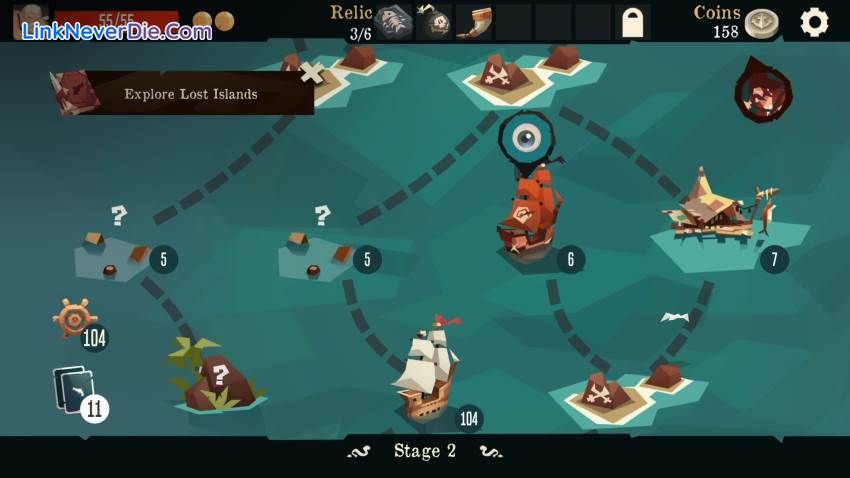Open the card deck showing 11
This screenshot has width=850, height=478.
pyautogui.click(x=76, y=391)
